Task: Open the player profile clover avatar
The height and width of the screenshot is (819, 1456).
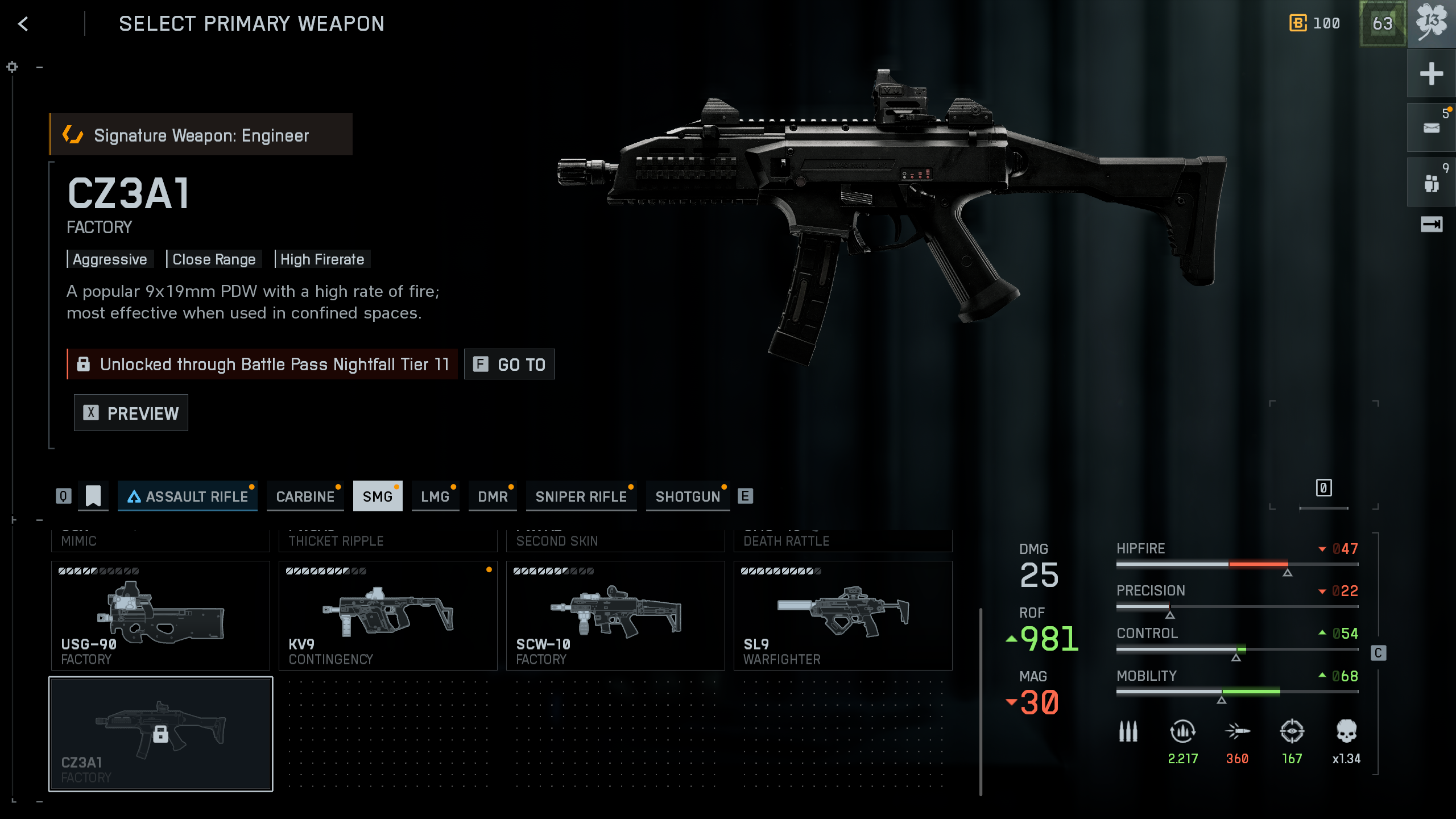Action: pyautogui.click(x=1431, y=23)
